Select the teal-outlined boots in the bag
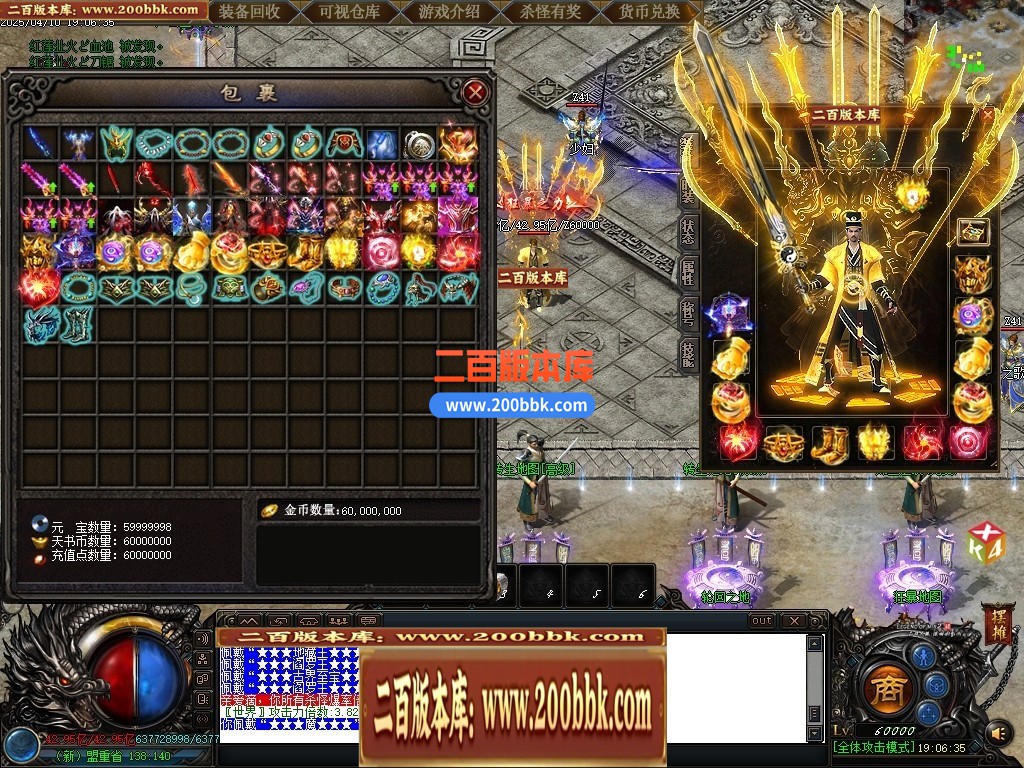 [x=78, y=325]
